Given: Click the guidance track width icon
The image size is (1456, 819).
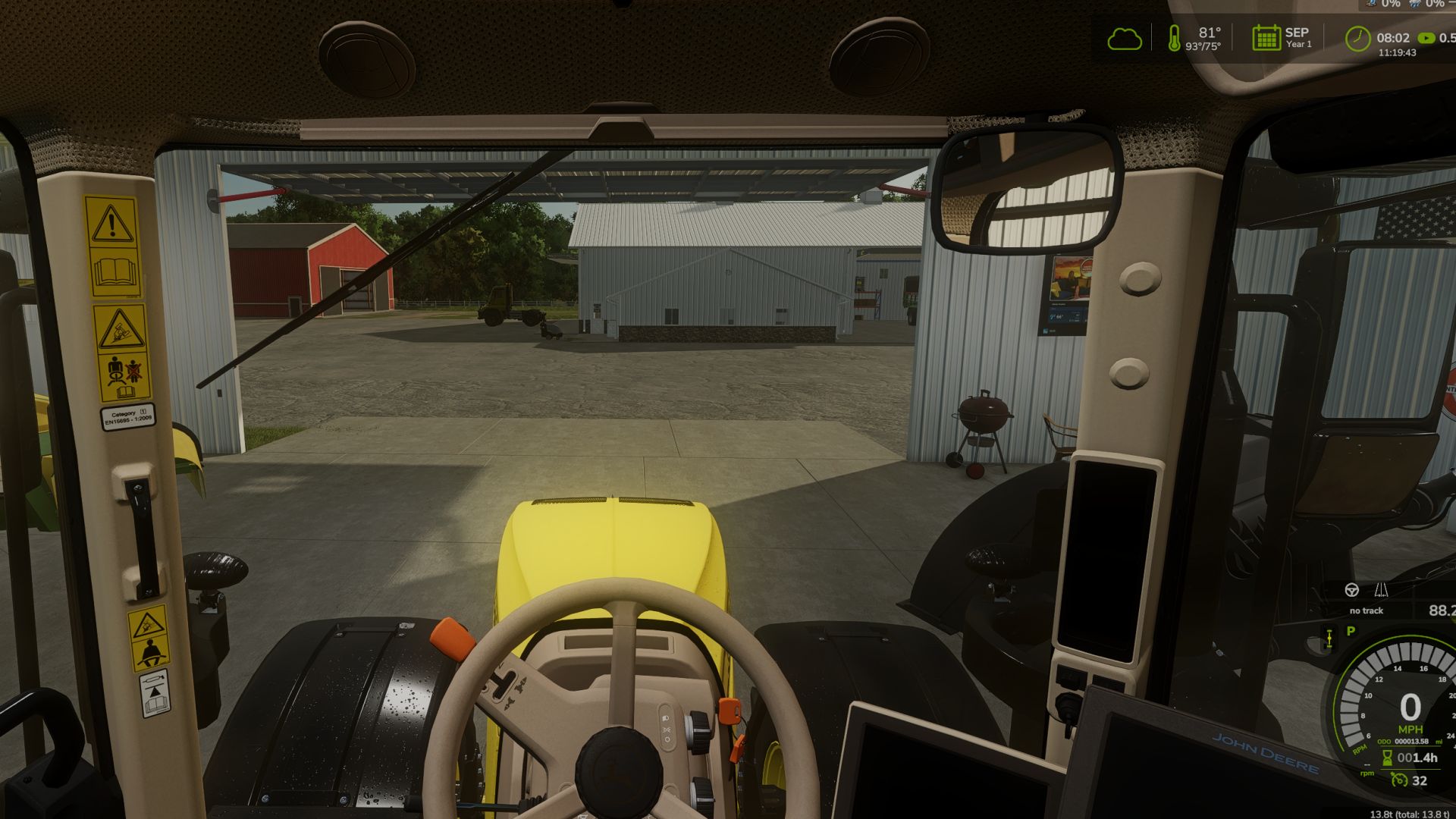Looking at the screenshot, I should 1382,591.
